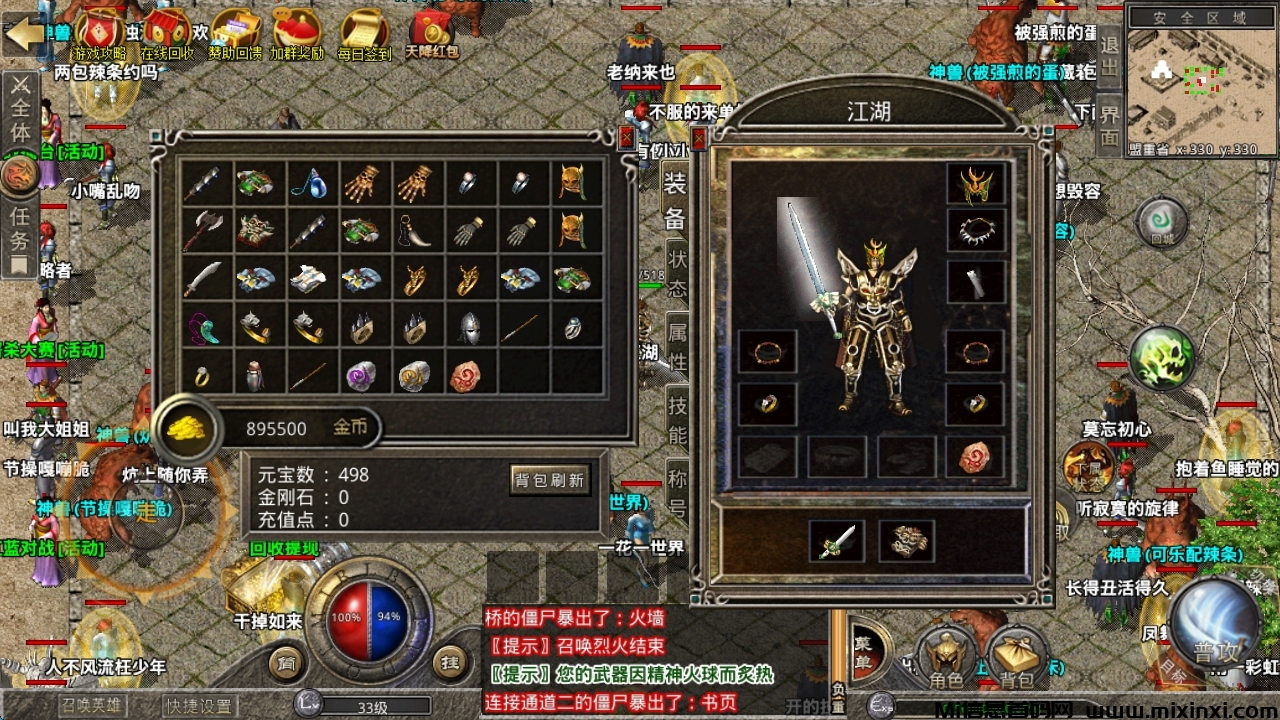Screen dimensions: 1280x720
Task: Open the 快捷设置 quick settings button
Action: coord(200,706)
